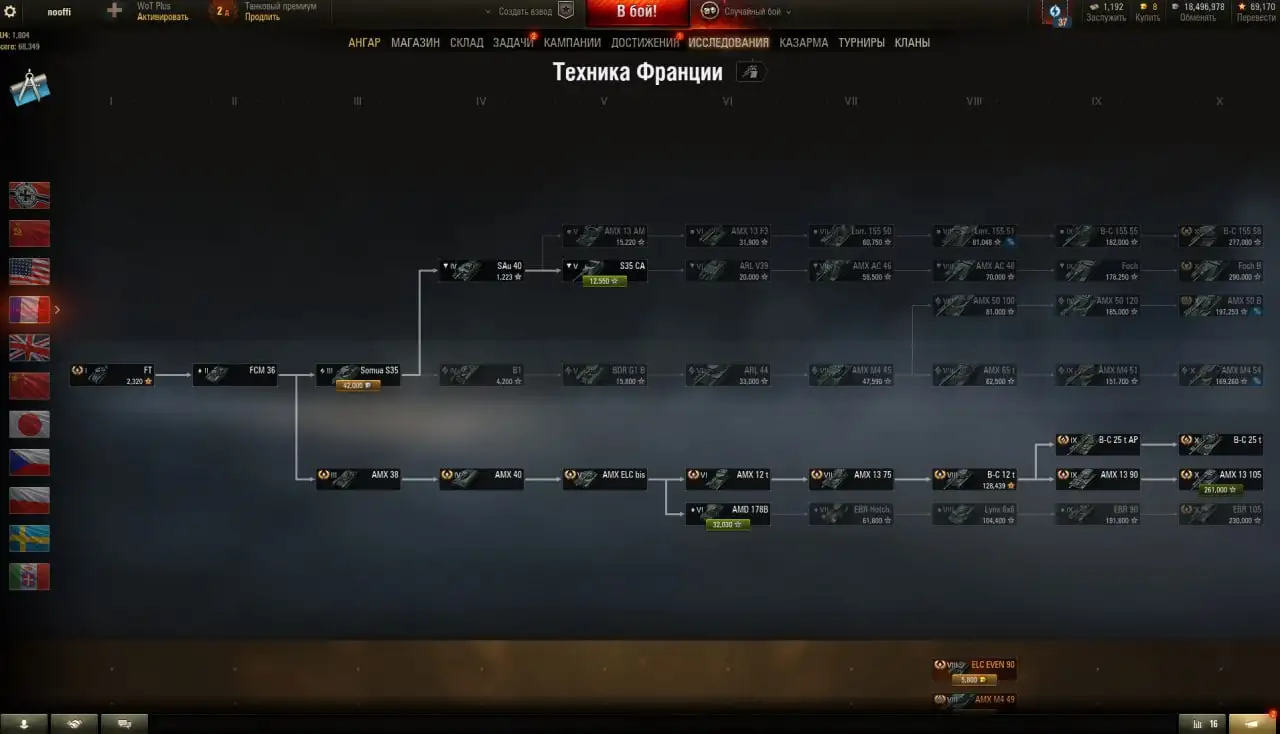Click the platoon star emblem near Создать взвод
Screen dimensions: 1280x734
(565, 10)
